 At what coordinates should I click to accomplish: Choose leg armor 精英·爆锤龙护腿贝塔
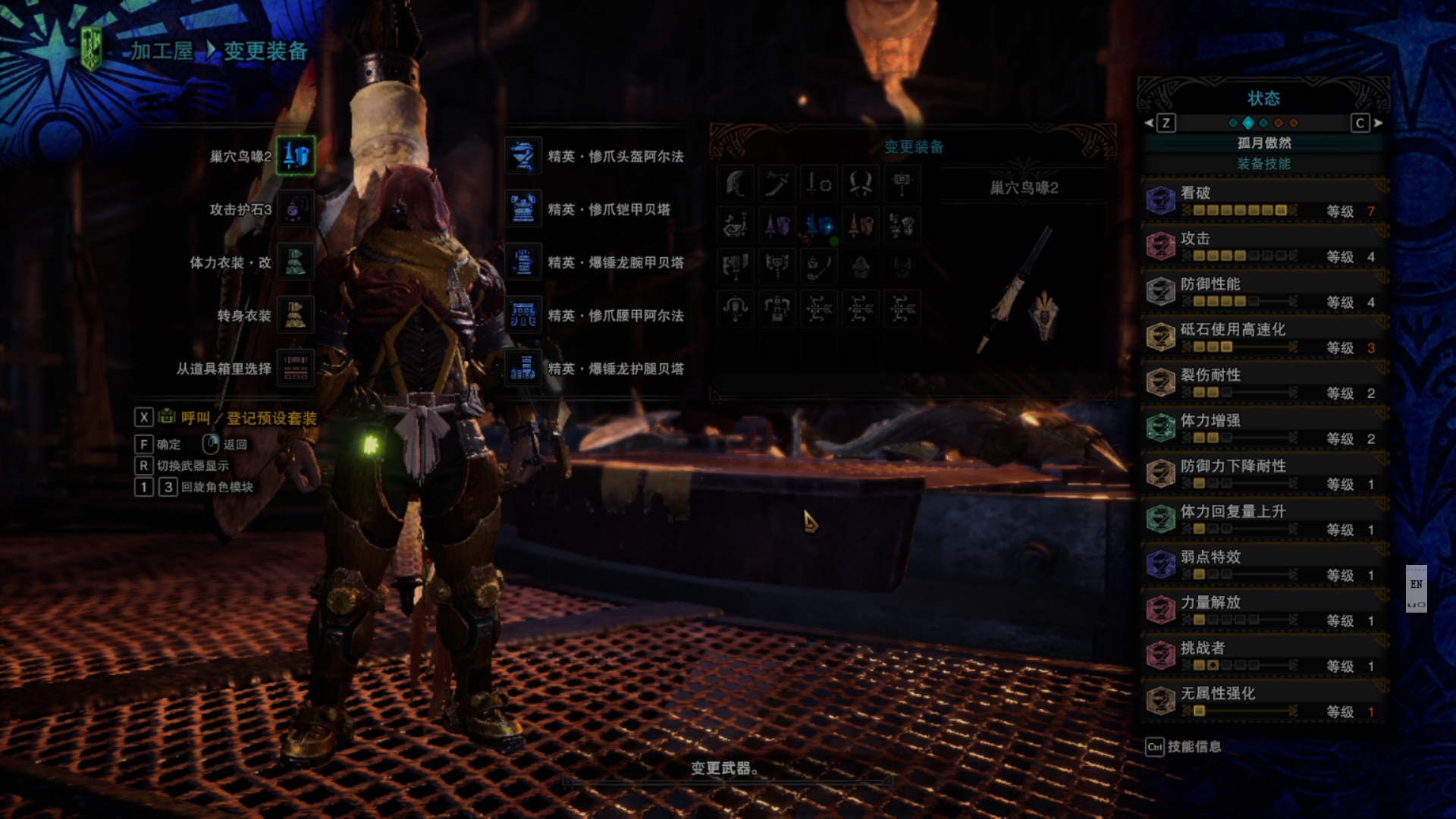click(x=523, y=369)
